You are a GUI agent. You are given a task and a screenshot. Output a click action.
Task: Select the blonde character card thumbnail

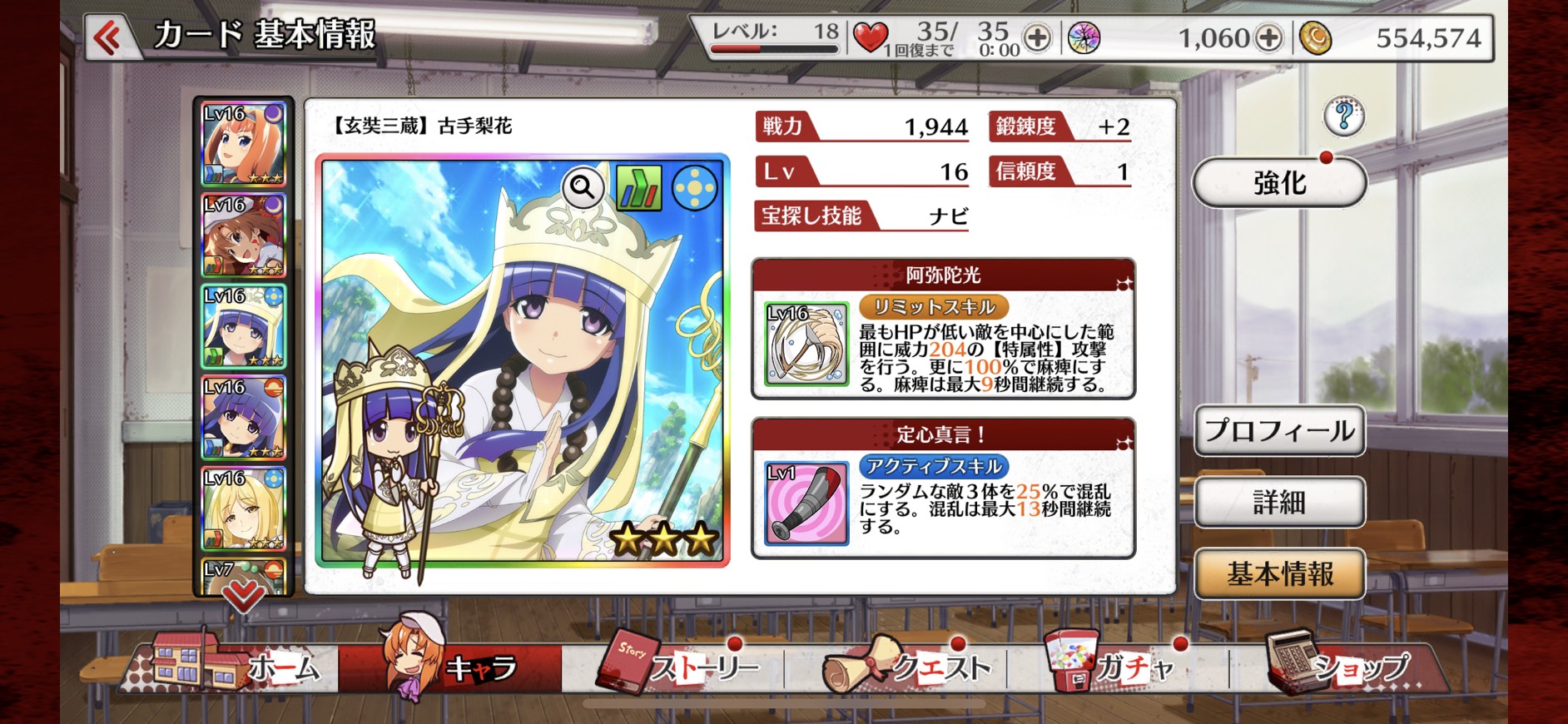[244, 508]
